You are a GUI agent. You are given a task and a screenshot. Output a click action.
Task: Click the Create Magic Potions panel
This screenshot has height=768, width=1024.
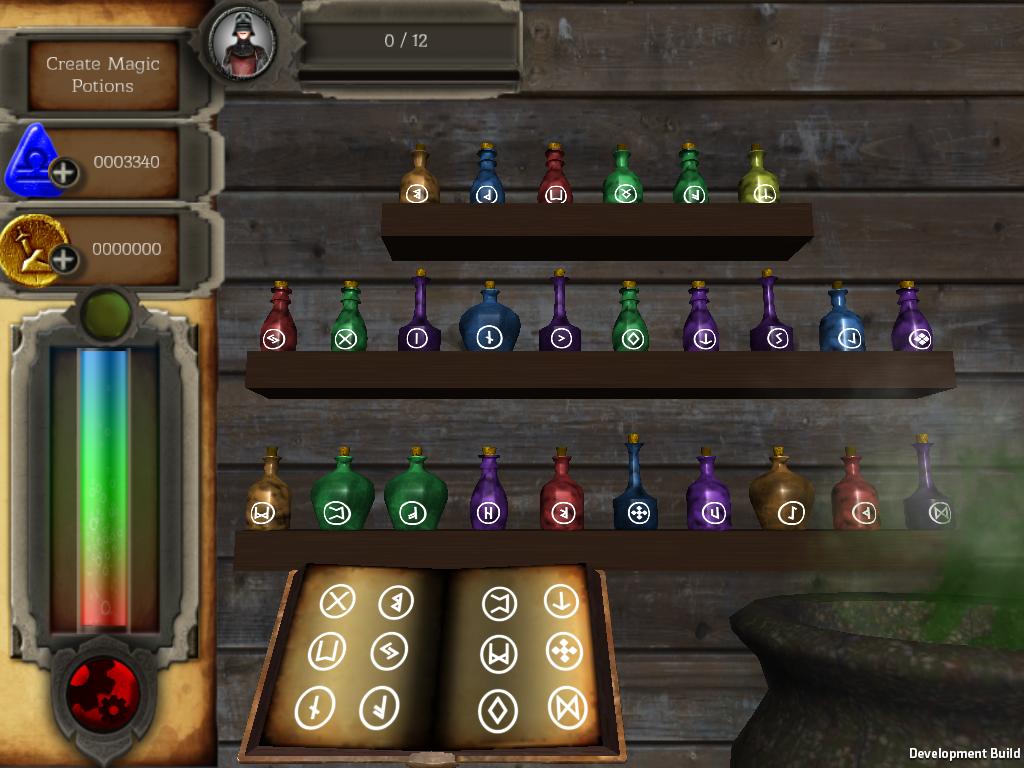[102, 75]
